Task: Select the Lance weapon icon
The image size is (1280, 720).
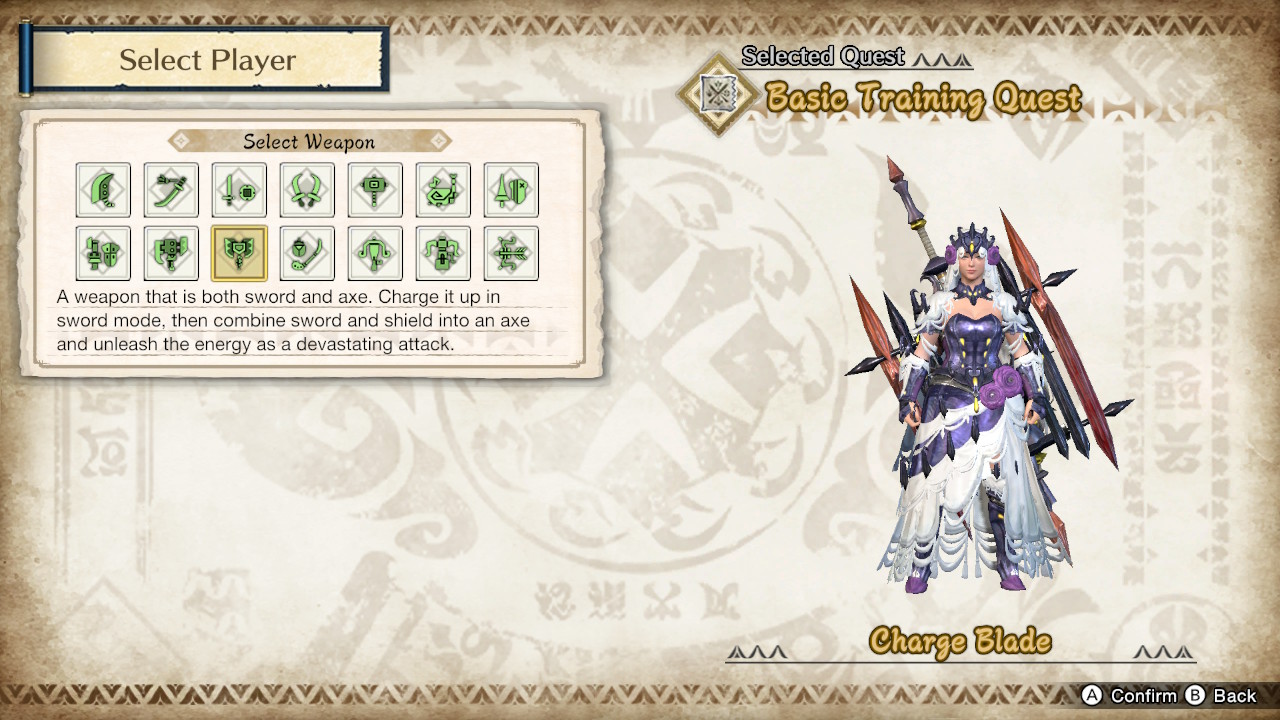Action: (510, 190)
